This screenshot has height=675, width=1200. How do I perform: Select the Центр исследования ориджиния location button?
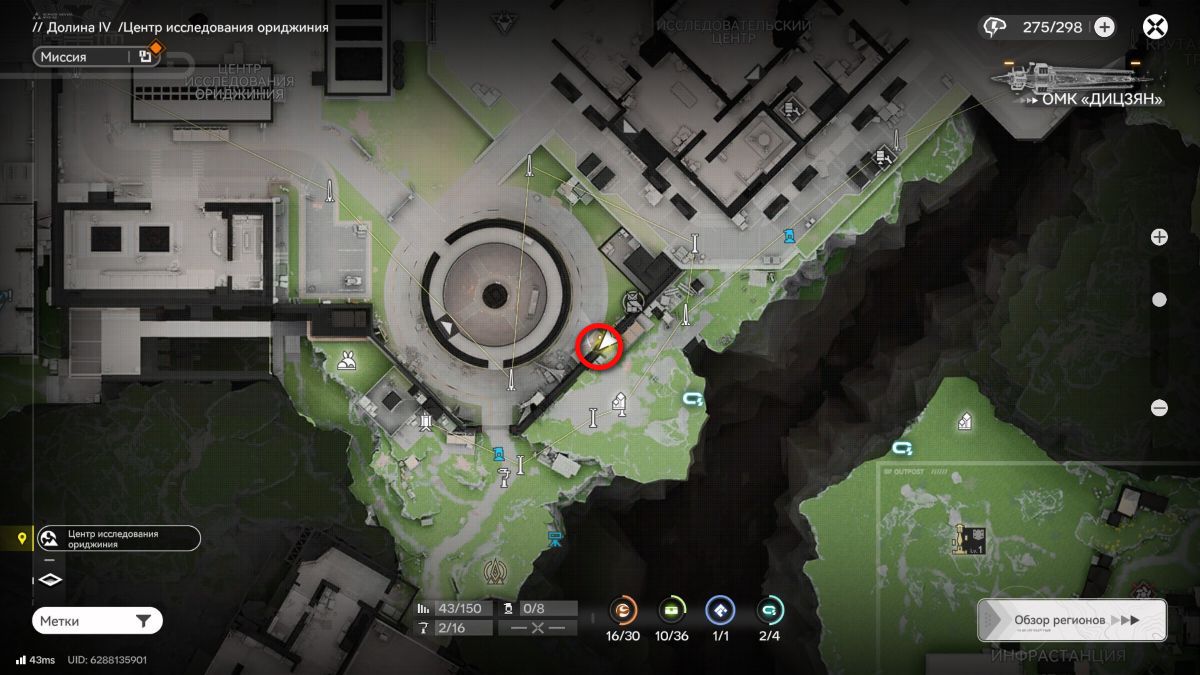[118, 539]
